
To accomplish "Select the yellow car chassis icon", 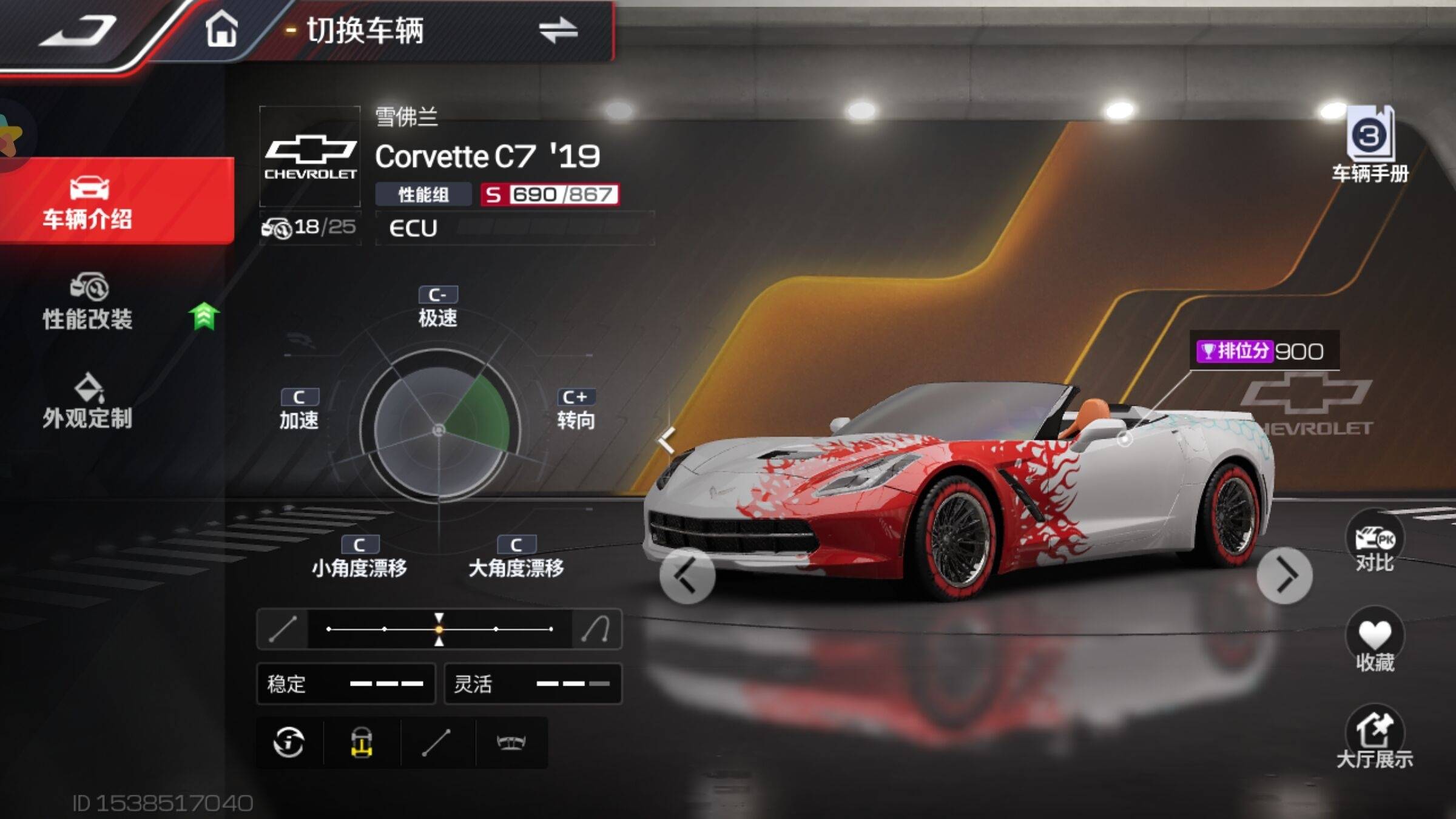I will click(x=362, y=742).
